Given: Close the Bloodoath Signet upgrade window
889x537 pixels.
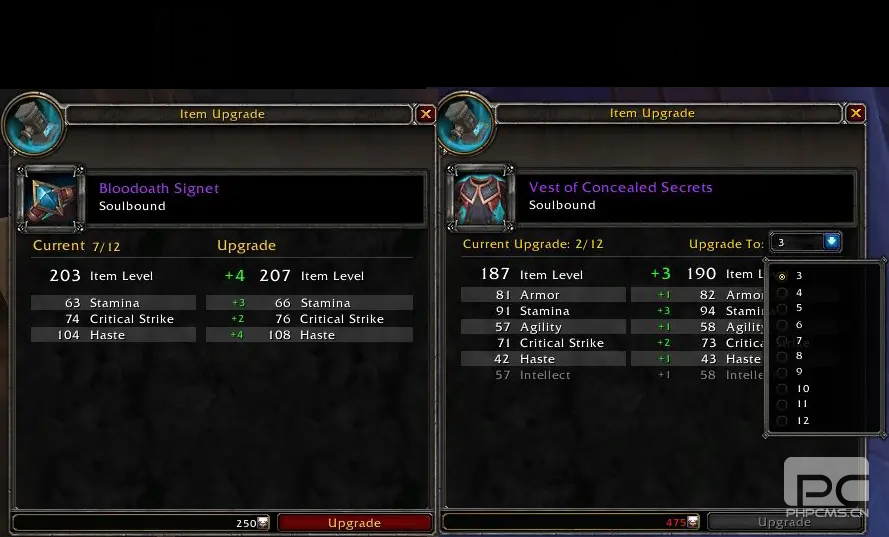Looking at the screenshot, I should pos(426,114).
